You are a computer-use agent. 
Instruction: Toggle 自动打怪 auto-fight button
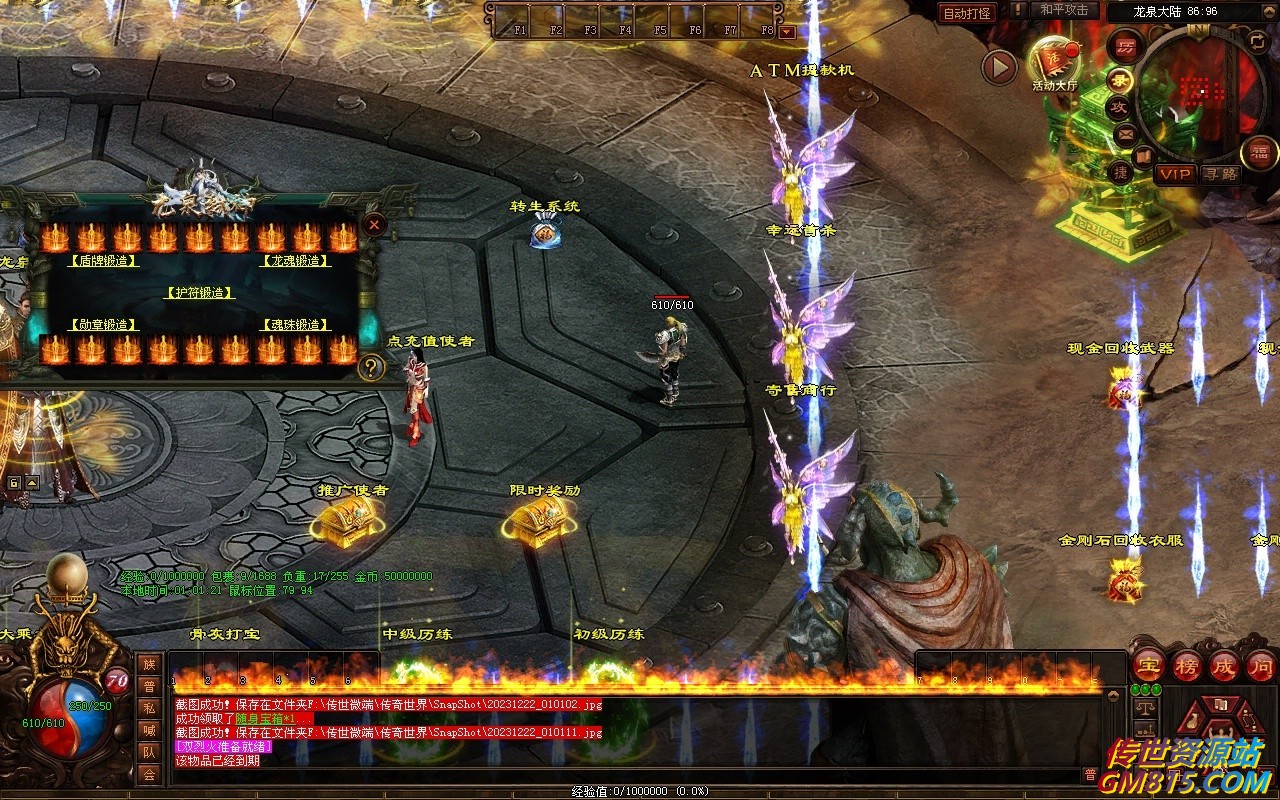tap(967, 13)
